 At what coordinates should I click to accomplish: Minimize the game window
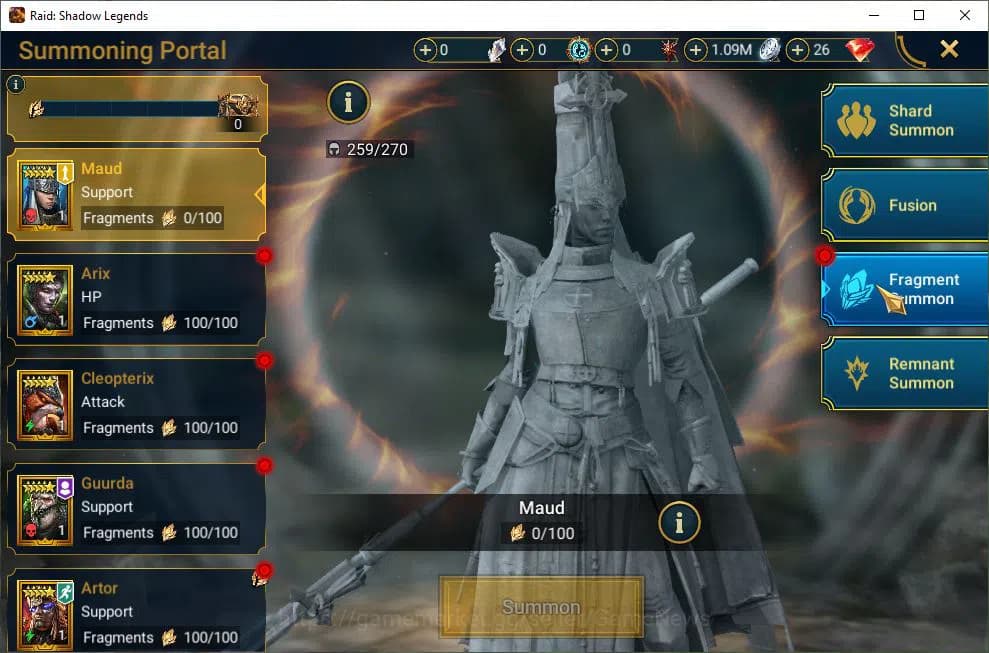pos(873,15)
